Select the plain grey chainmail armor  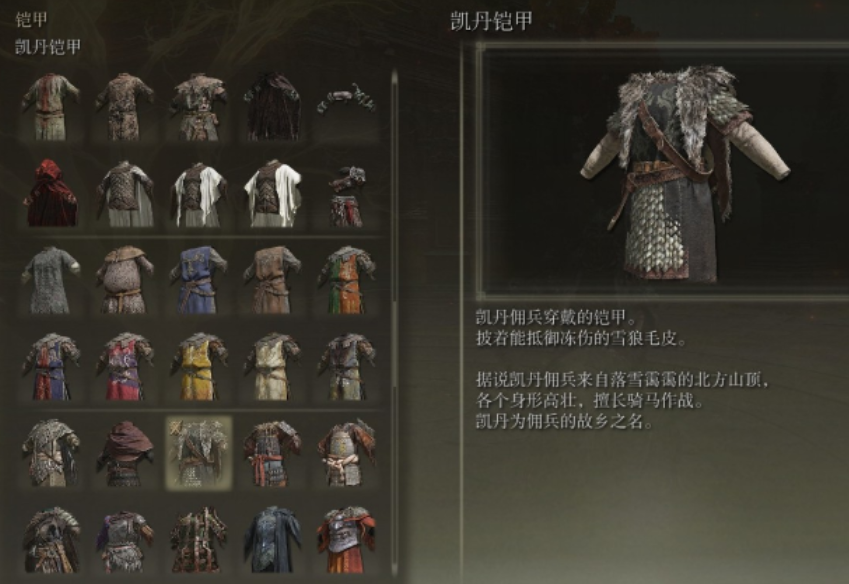(x=51, y=279)
